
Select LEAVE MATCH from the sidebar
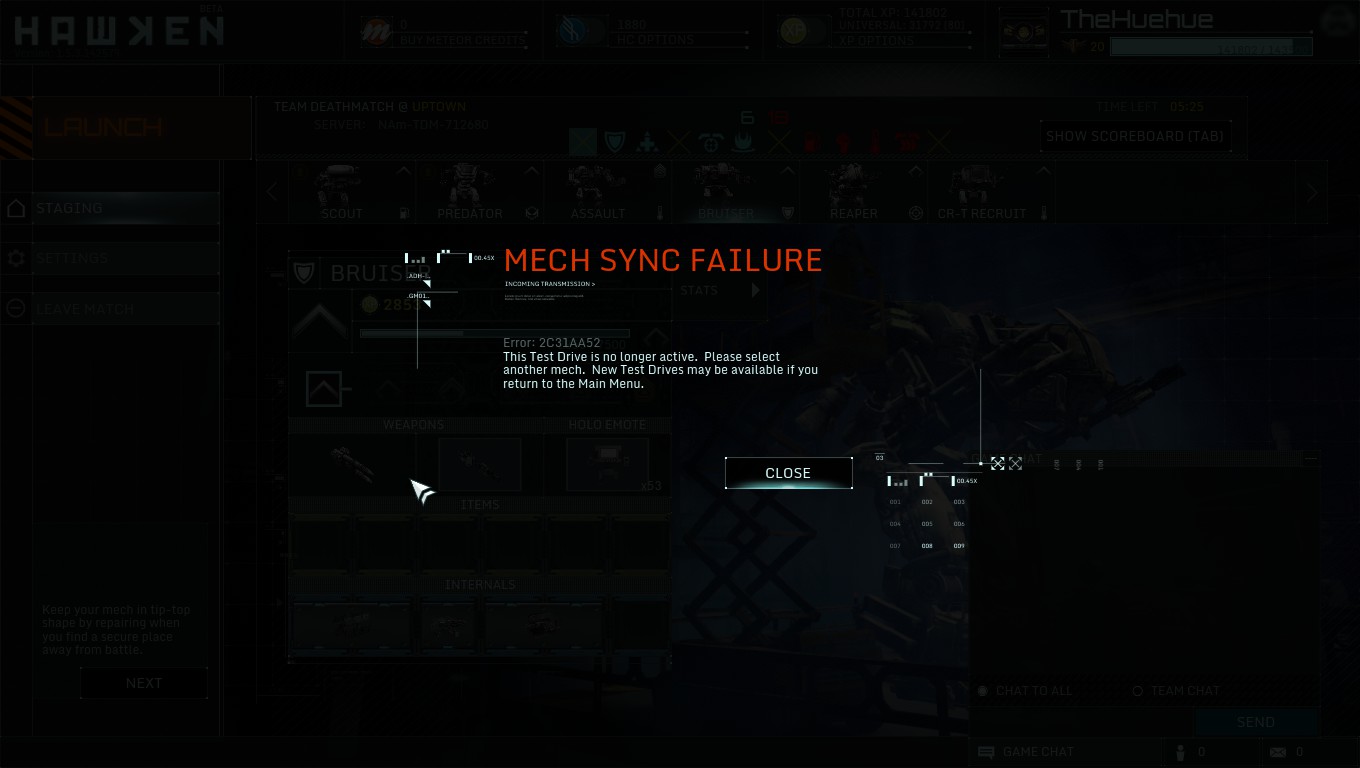(x=85, y=307)
